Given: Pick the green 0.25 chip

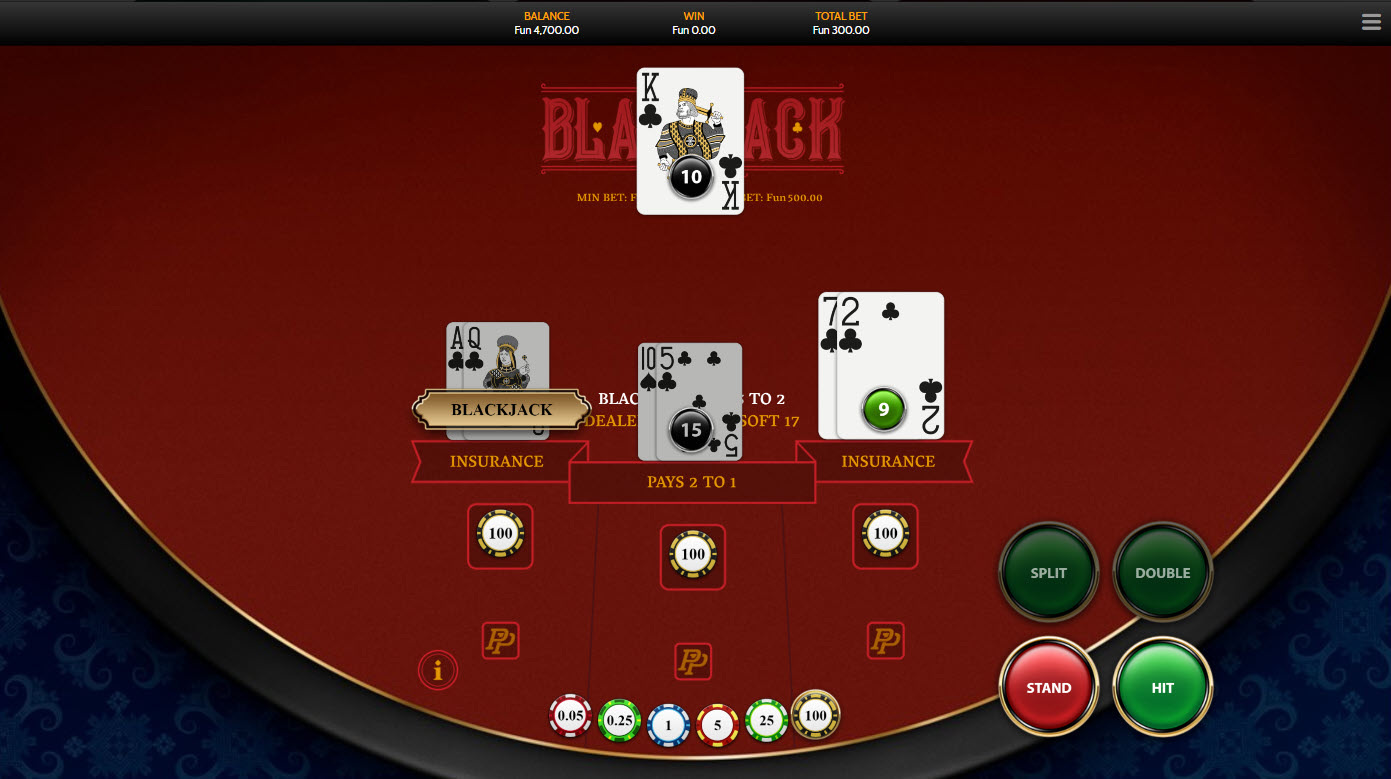Looking at the screenshot, I should click(x=619, y=720).
